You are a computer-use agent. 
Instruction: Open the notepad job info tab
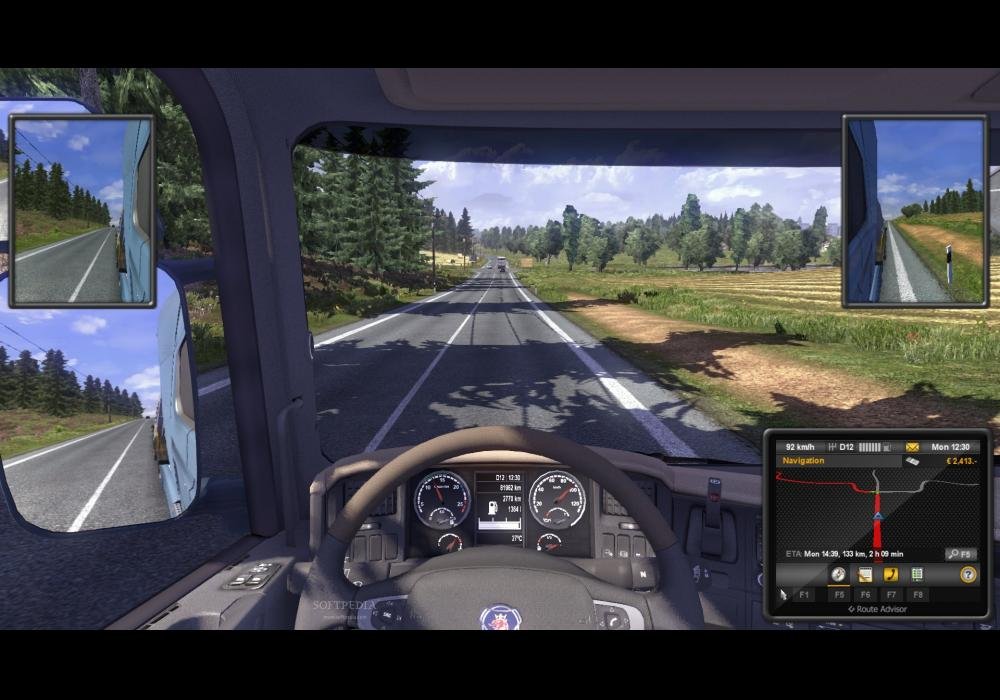pyautogui.click(x=864, y=574)
